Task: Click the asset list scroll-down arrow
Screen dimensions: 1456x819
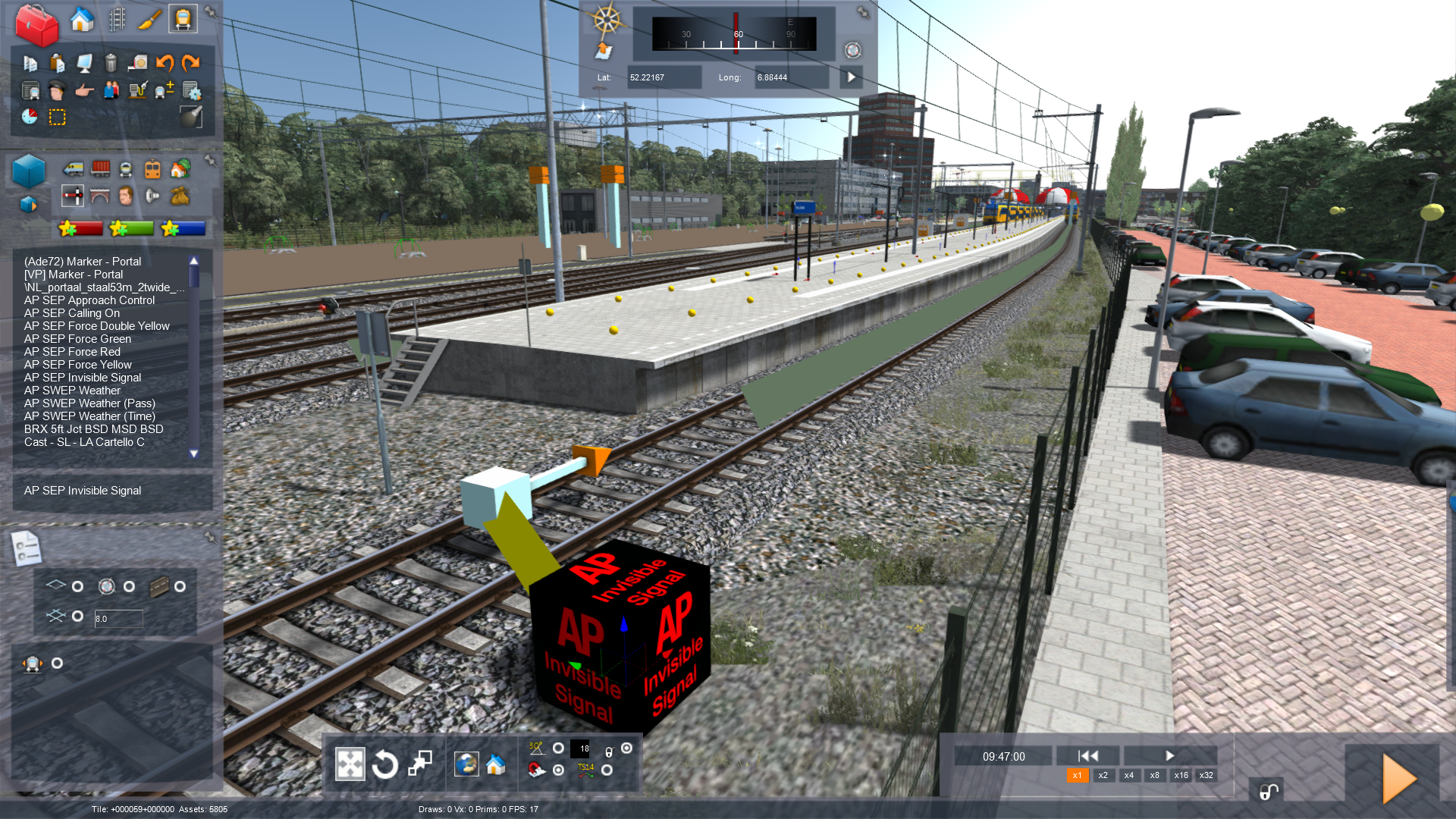Action: [x=194, y=453]
